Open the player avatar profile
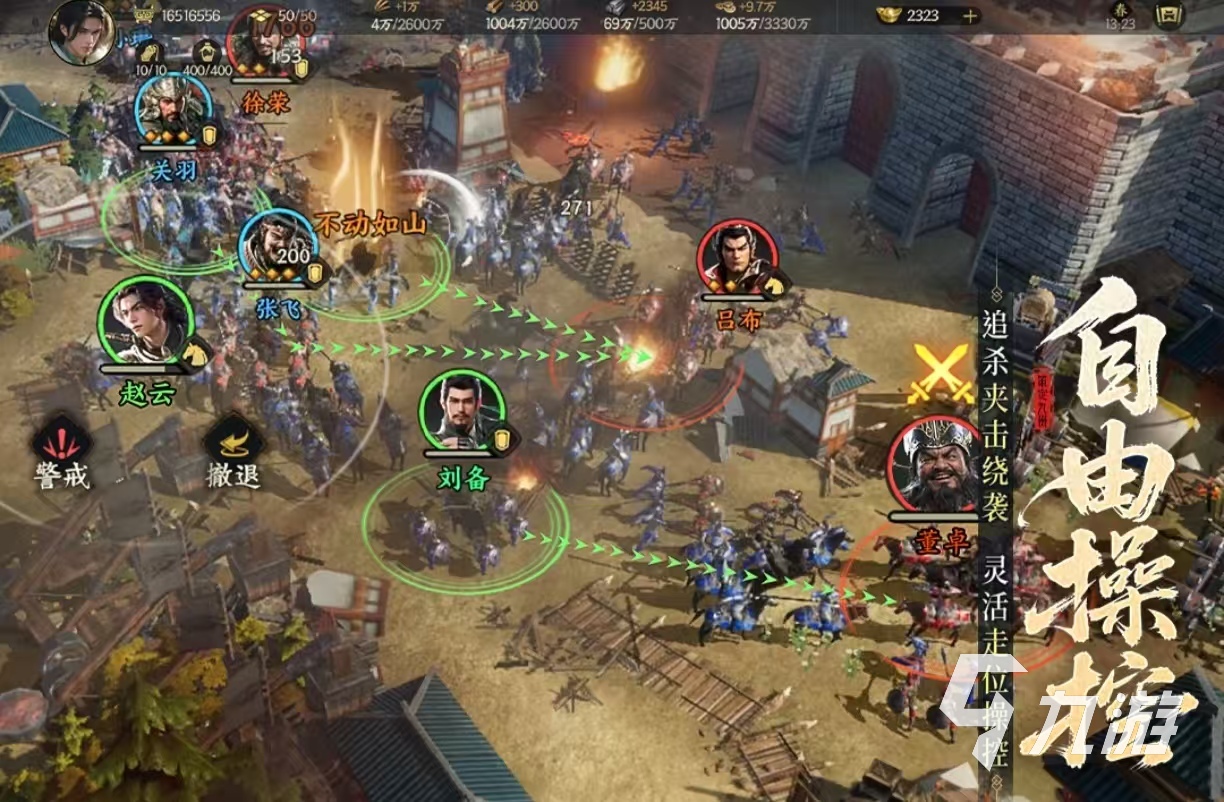This screenshot has width=1224, height=802. pos(80,33)
